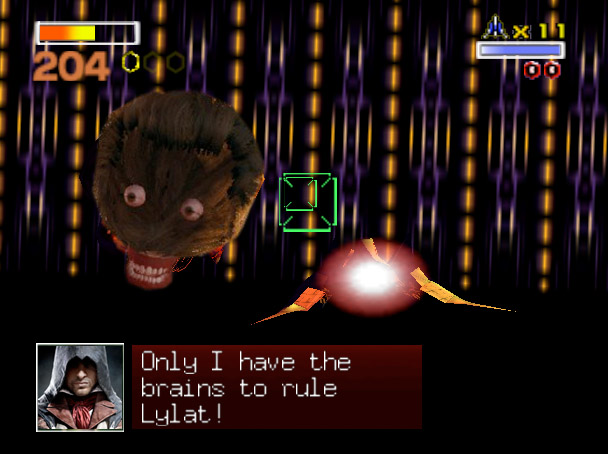Click the hooded speaker portrait in the dialogue
The height and width of the screenshot is (454, 608).
tap(80, 387)
